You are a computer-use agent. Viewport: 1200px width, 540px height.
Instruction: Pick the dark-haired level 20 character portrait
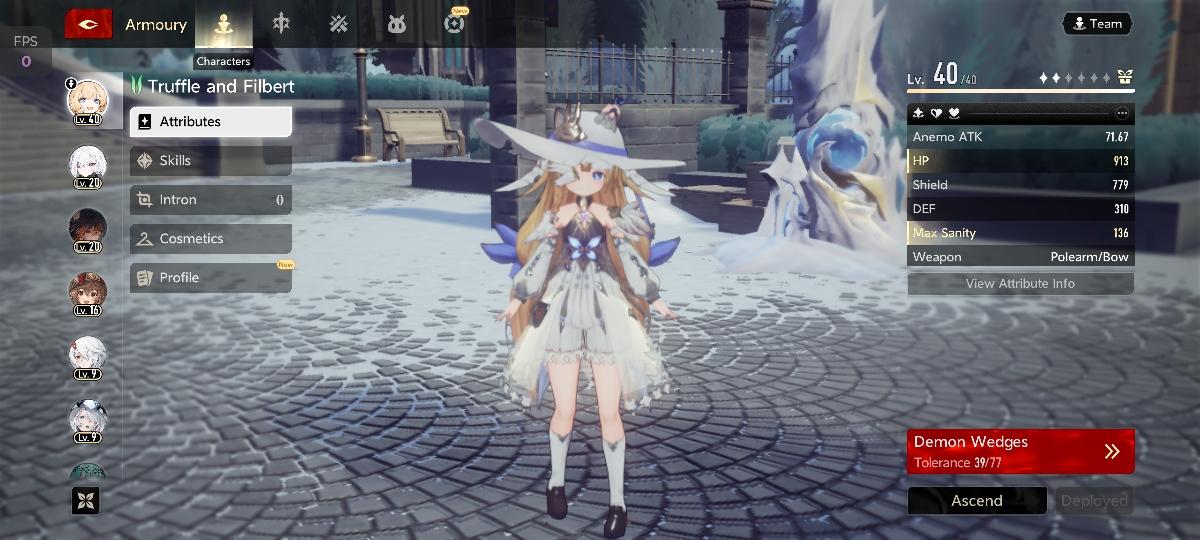tap(88, 229)
